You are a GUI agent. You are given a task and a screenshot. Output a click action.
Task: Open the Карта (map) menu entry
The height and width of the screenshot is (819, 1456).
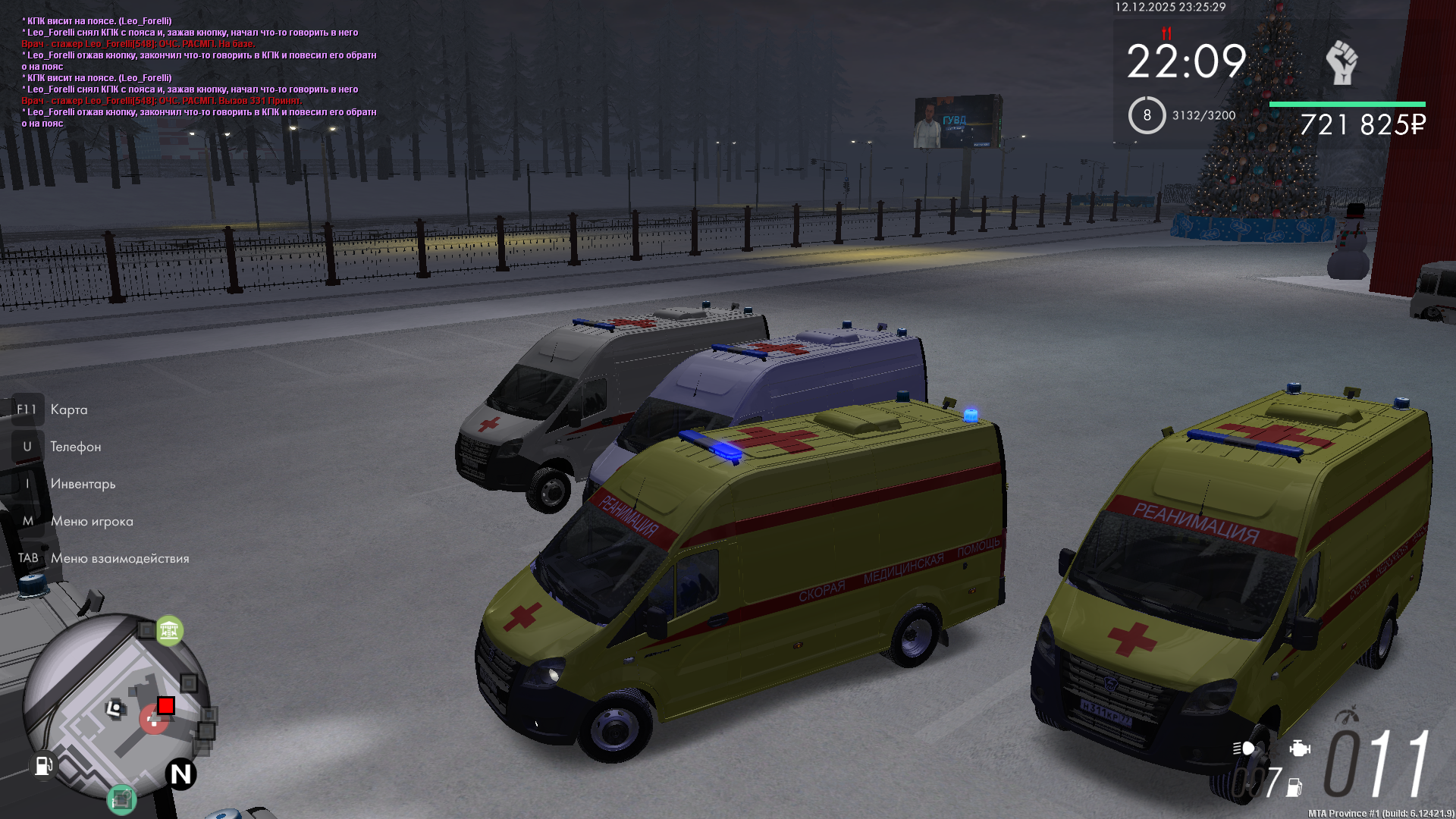coord(68,409)
